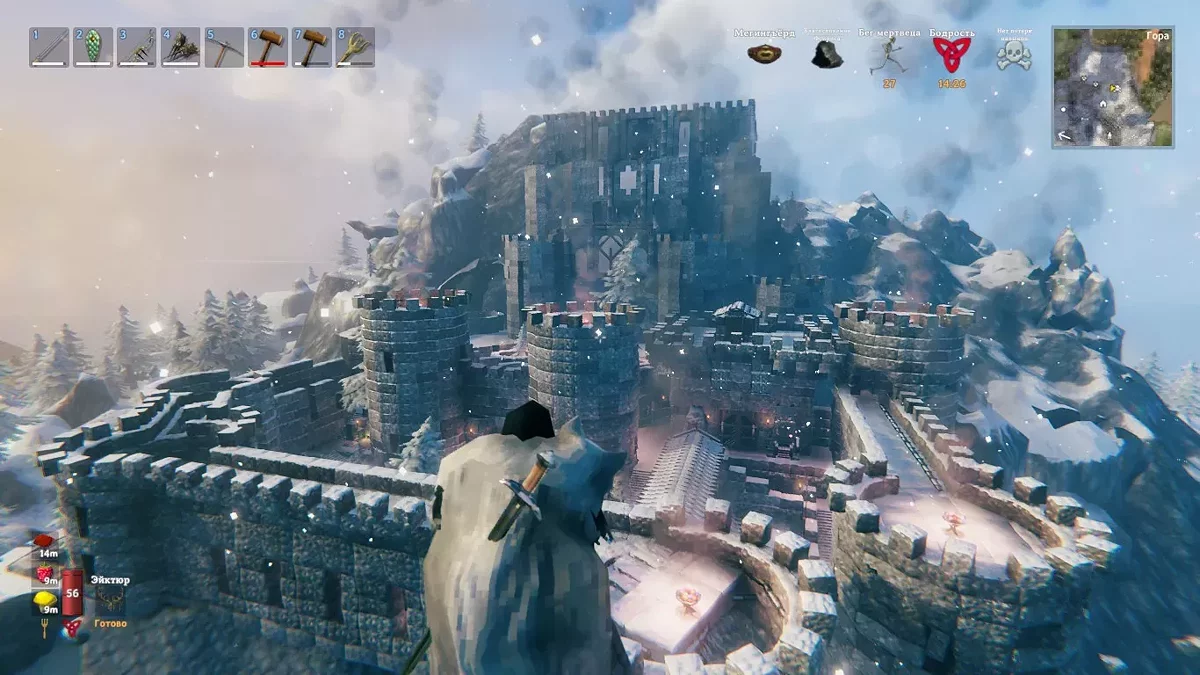Equip the pickaxe from the hotbar
This screenshot has height=675, width=1200.
click(224, 47)
